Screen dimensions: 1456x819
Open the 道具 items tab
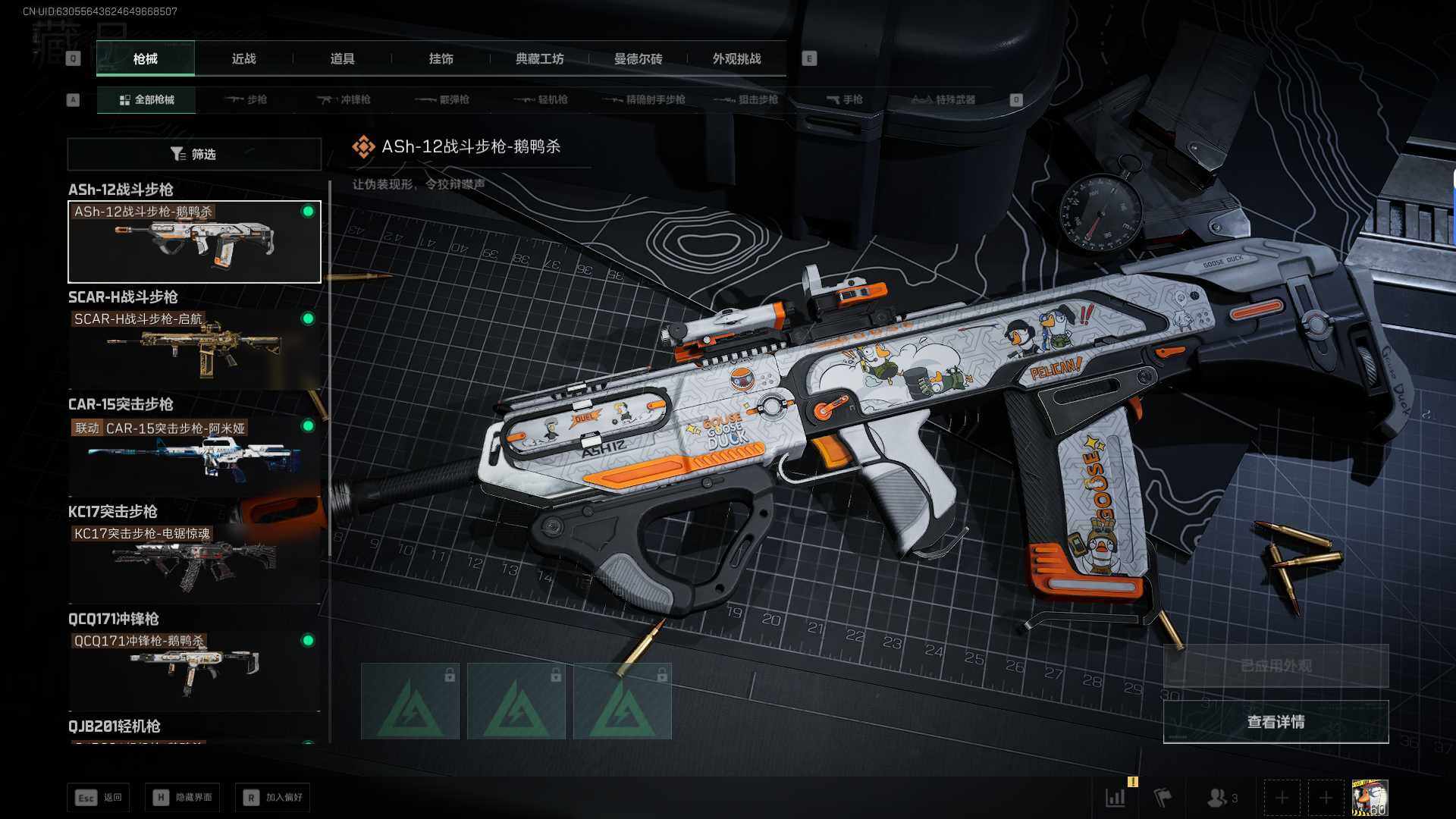(342, 59)
